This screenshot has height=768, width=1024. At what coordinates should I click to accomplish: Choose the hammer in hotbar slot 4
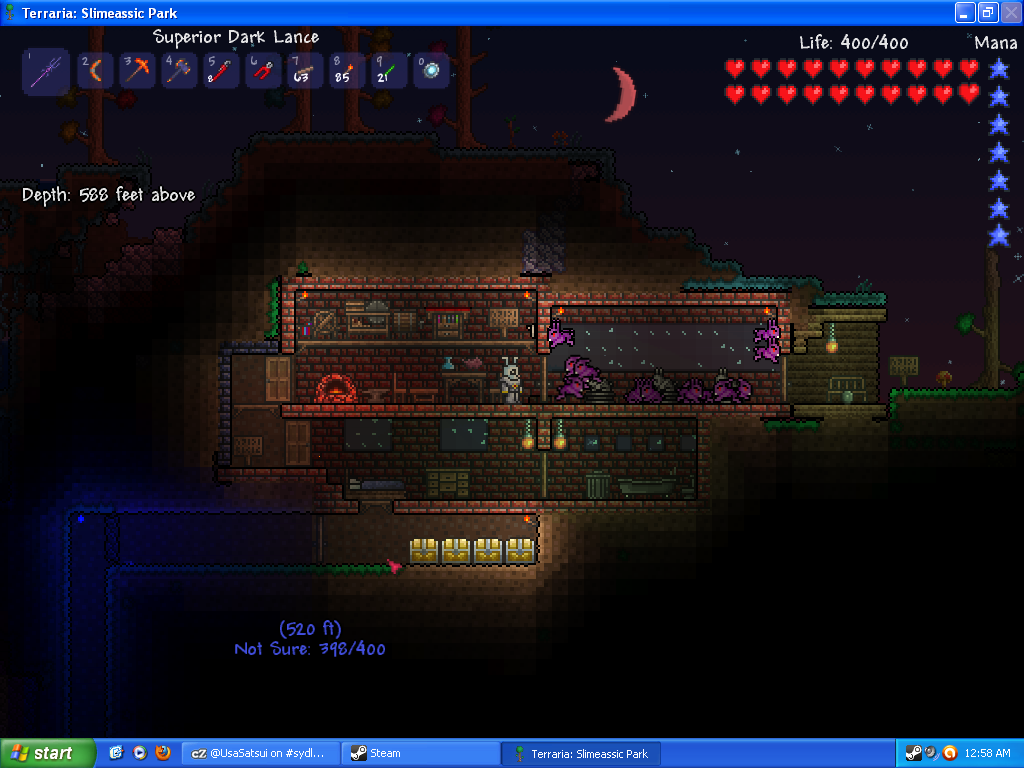click(x=179, y=71)
